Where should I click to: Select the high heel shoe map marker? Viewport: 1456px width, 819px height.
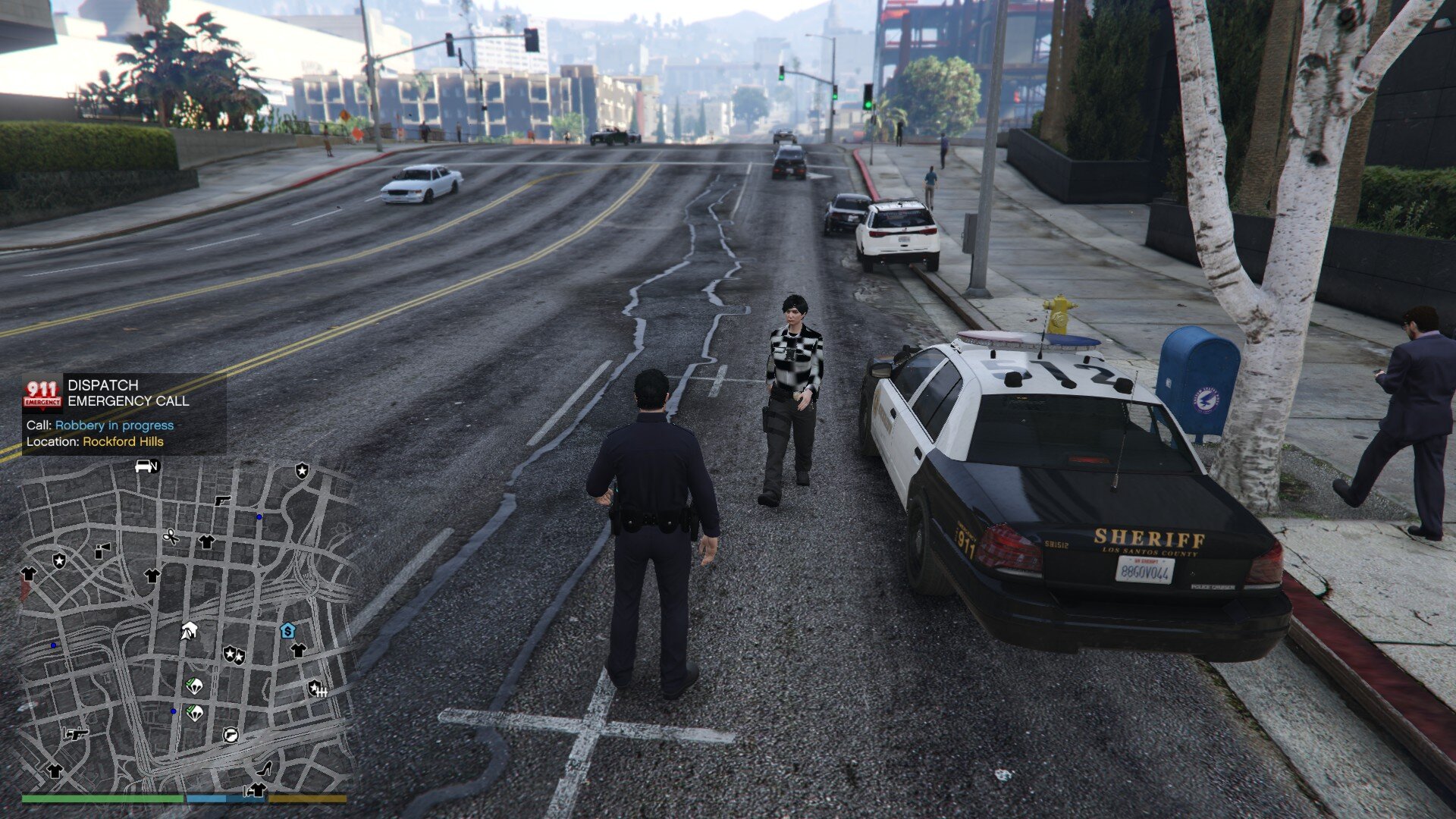(265, 769)
